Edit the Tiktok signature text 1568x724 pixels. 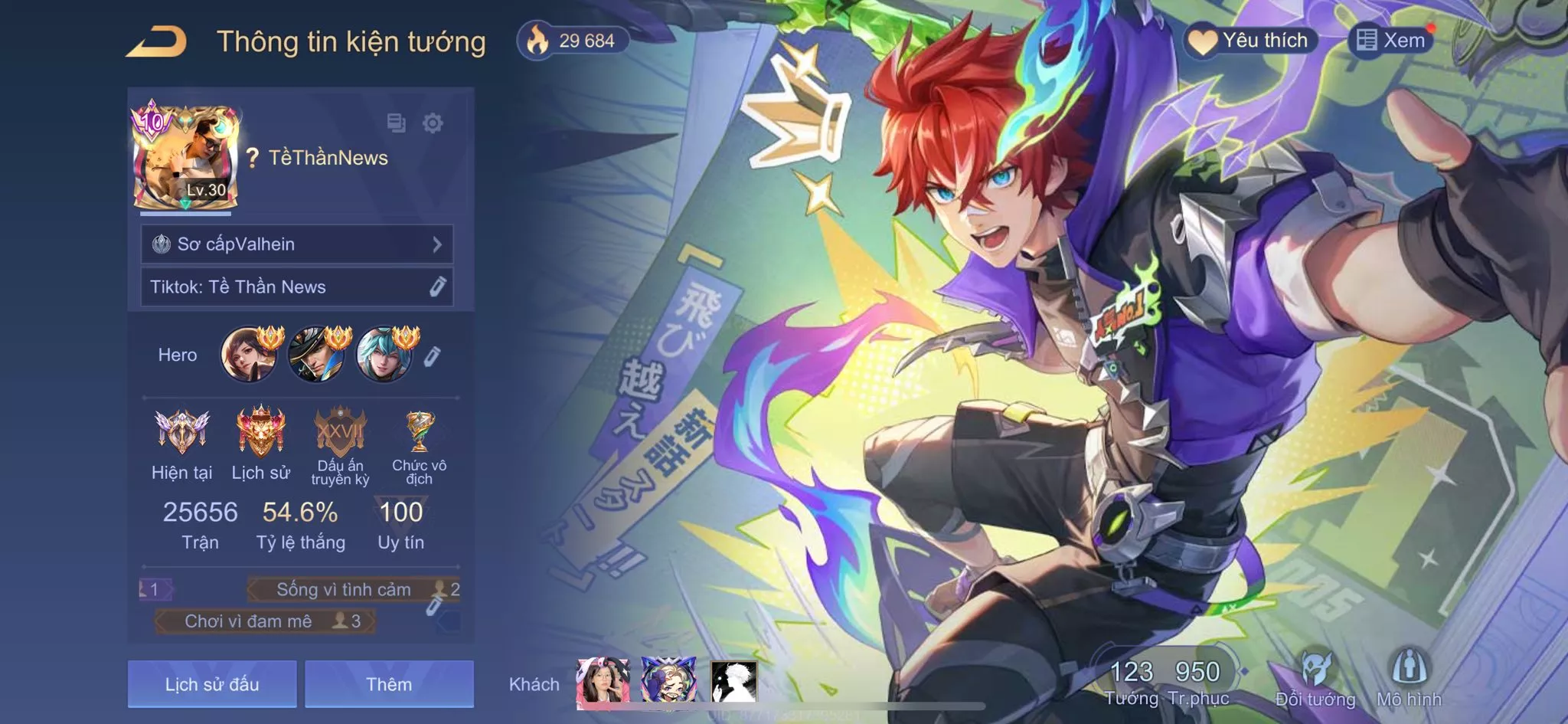(x=437, y=287)
